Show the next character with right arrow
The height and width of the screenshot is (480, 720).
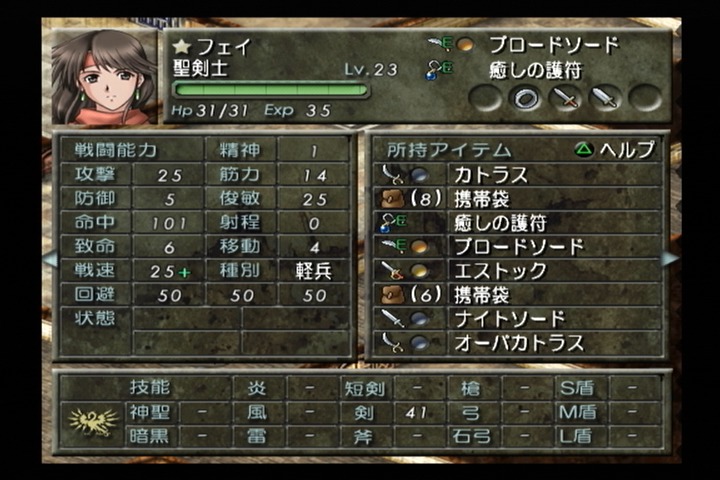pos(669,258)
